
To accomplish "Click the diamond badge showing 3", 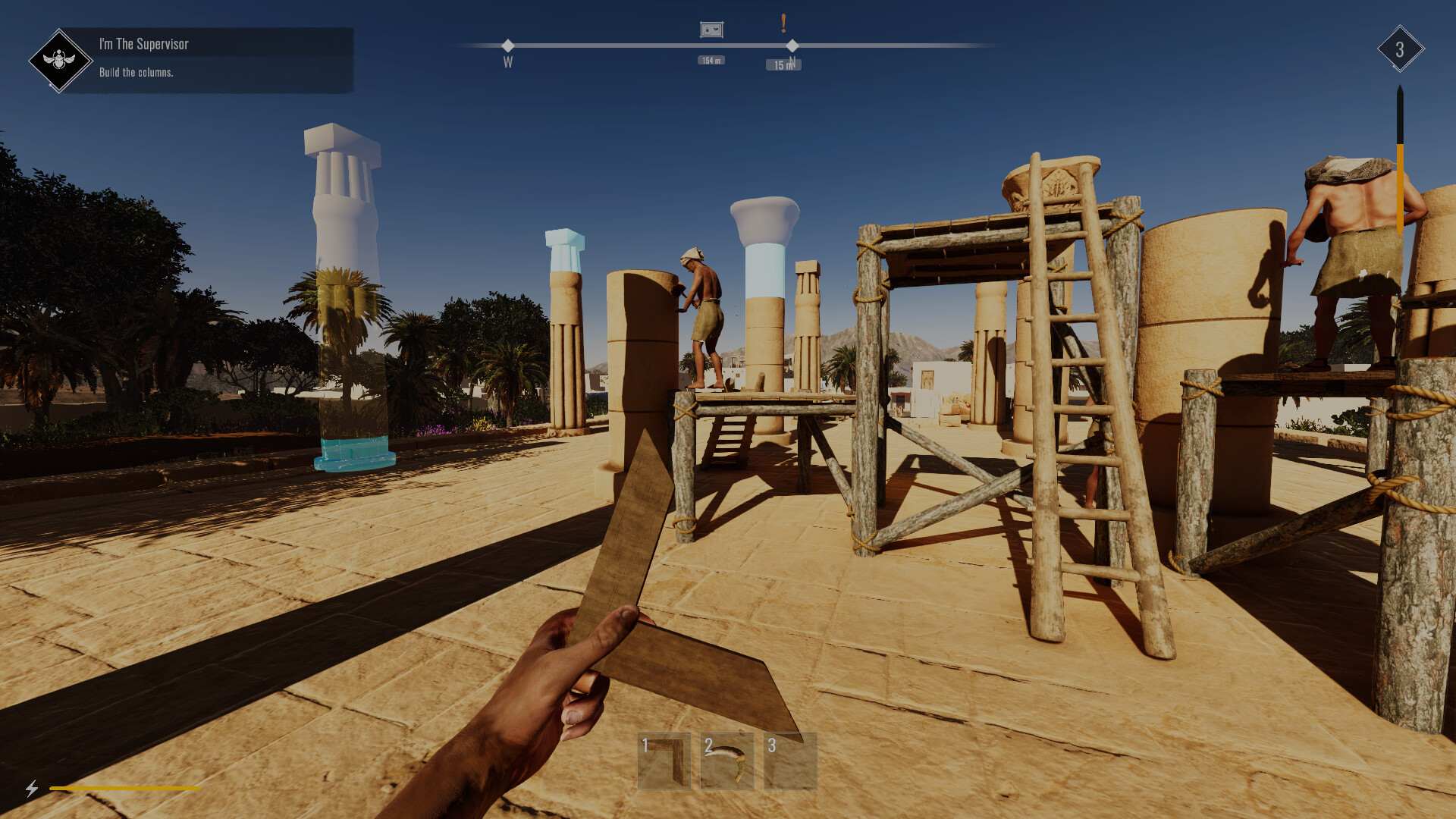I will tap(1399, 50).
